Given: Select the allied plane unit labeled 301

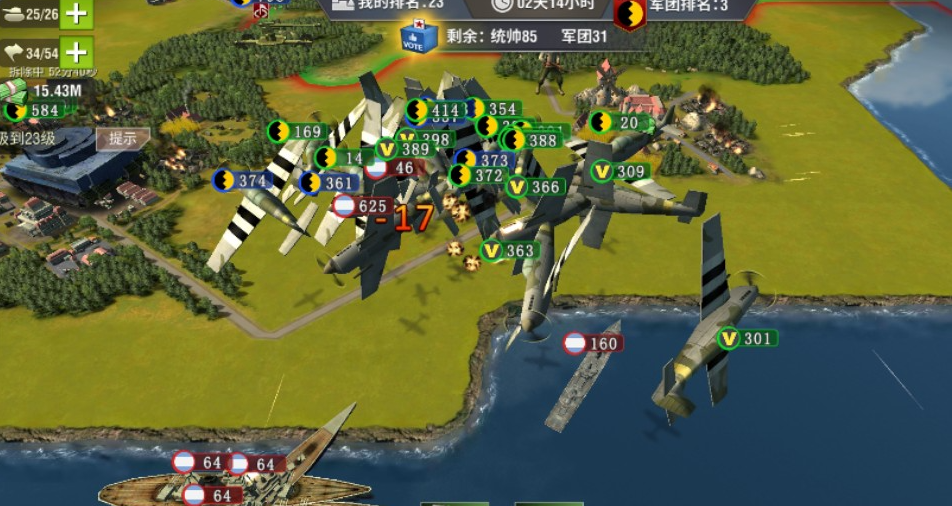Looking at the screenshot, I should [746, 338].
